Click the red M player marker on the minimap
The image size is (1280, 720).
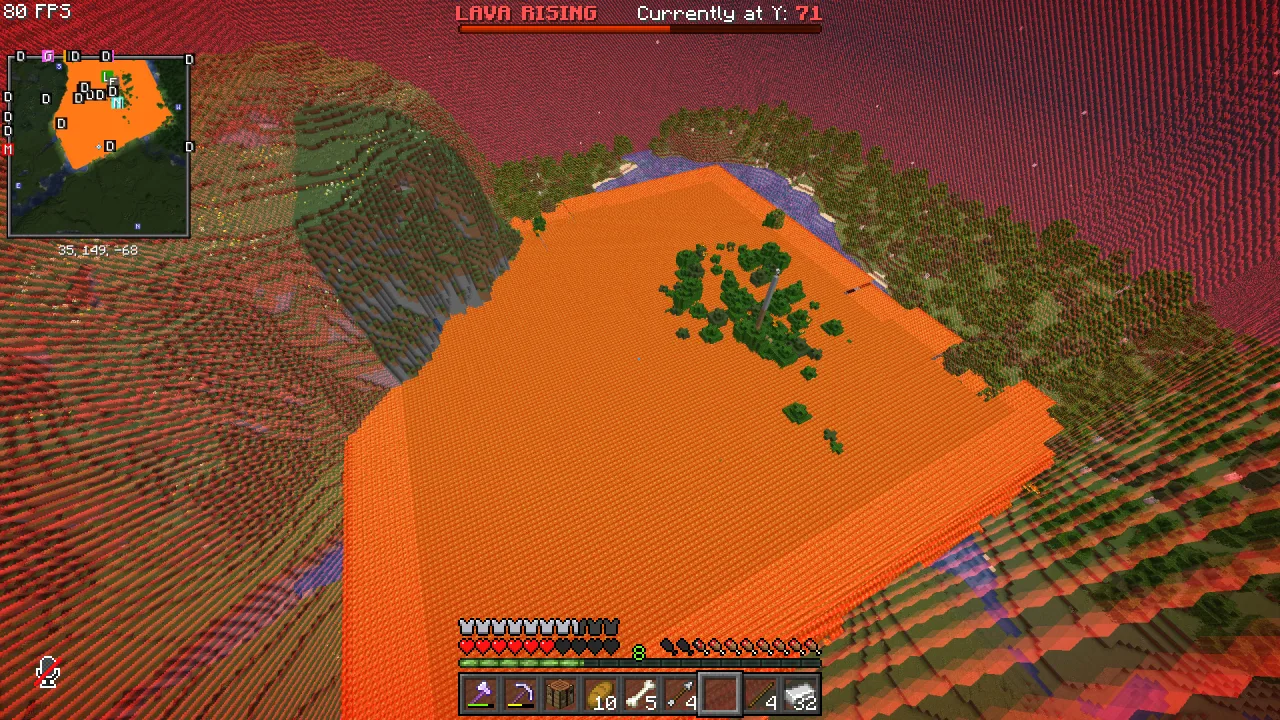pos(6,148)
